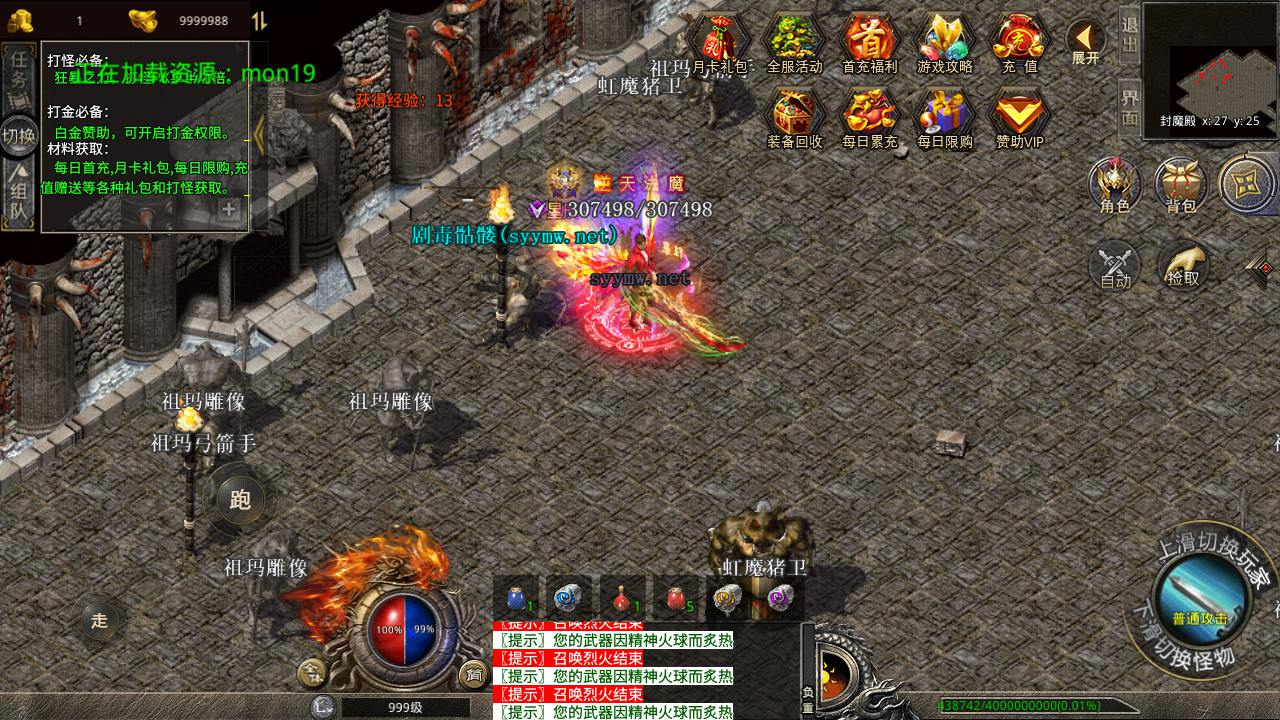
Task: Open the 装备回收 equipment recycle chest
Action: 794,117
